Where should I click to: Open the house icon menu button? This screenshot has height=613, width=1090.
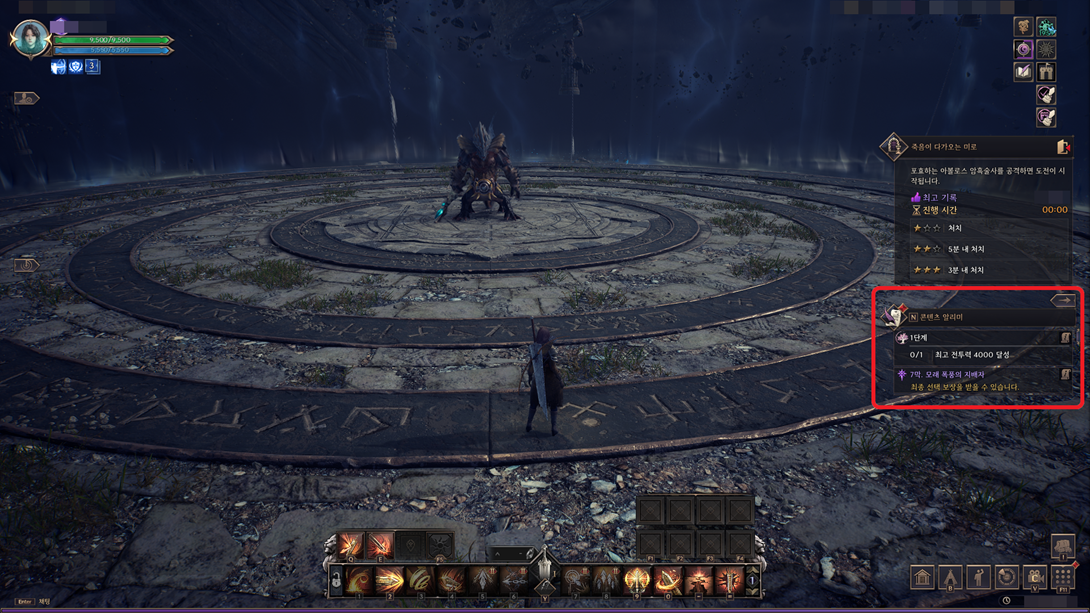point(922,578)
